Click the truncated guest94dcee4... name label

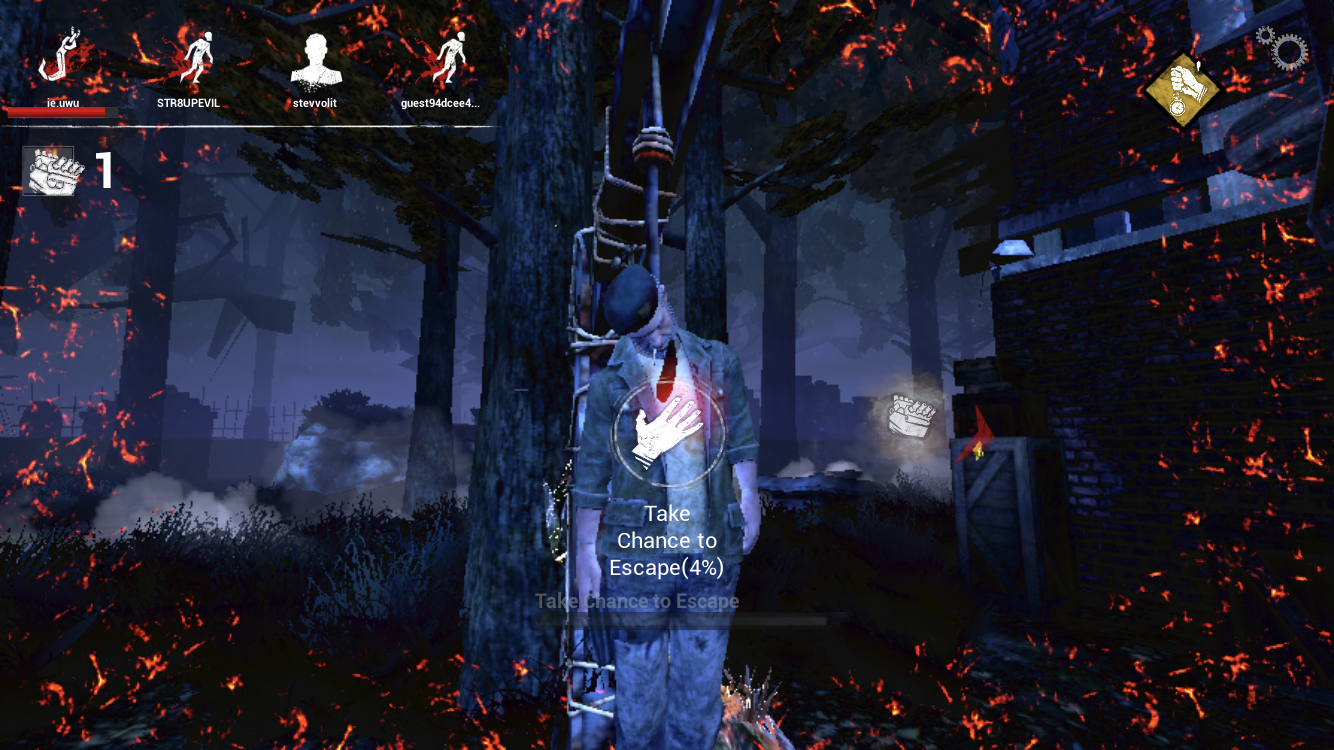[x=441, y=103]
